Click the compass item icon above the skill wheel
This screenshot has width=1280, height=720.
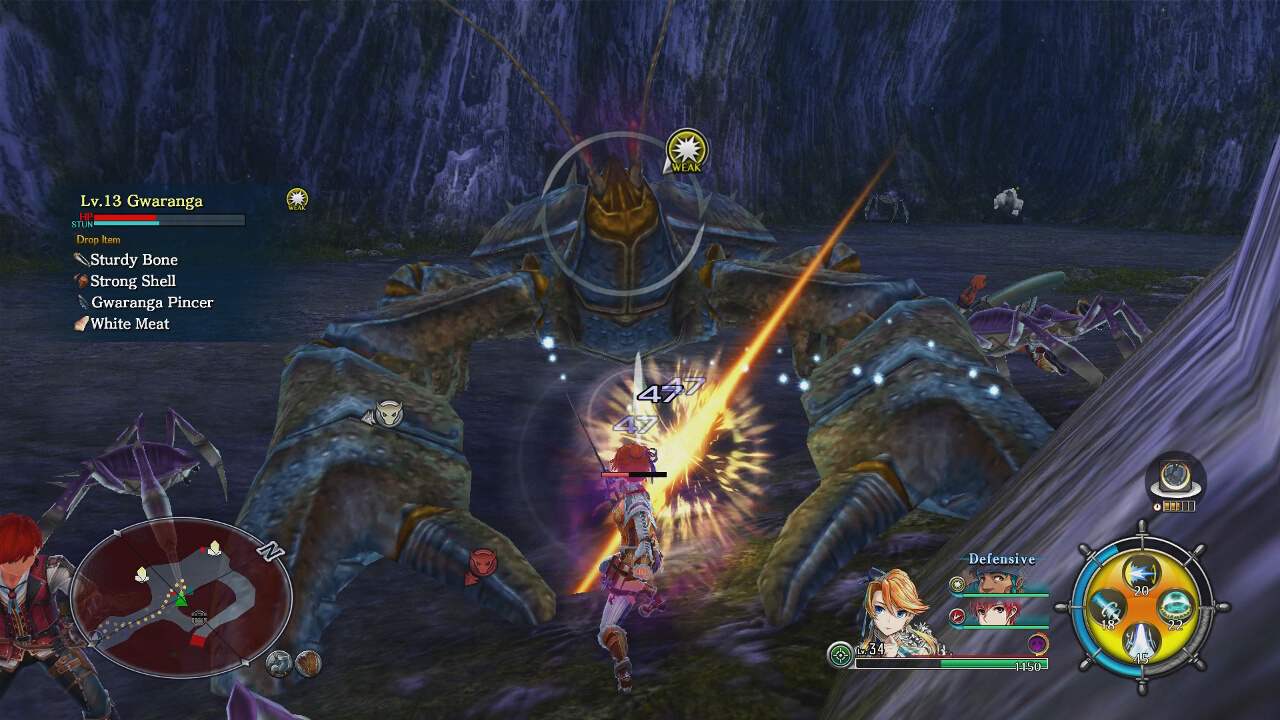(x=1174, y=475)
